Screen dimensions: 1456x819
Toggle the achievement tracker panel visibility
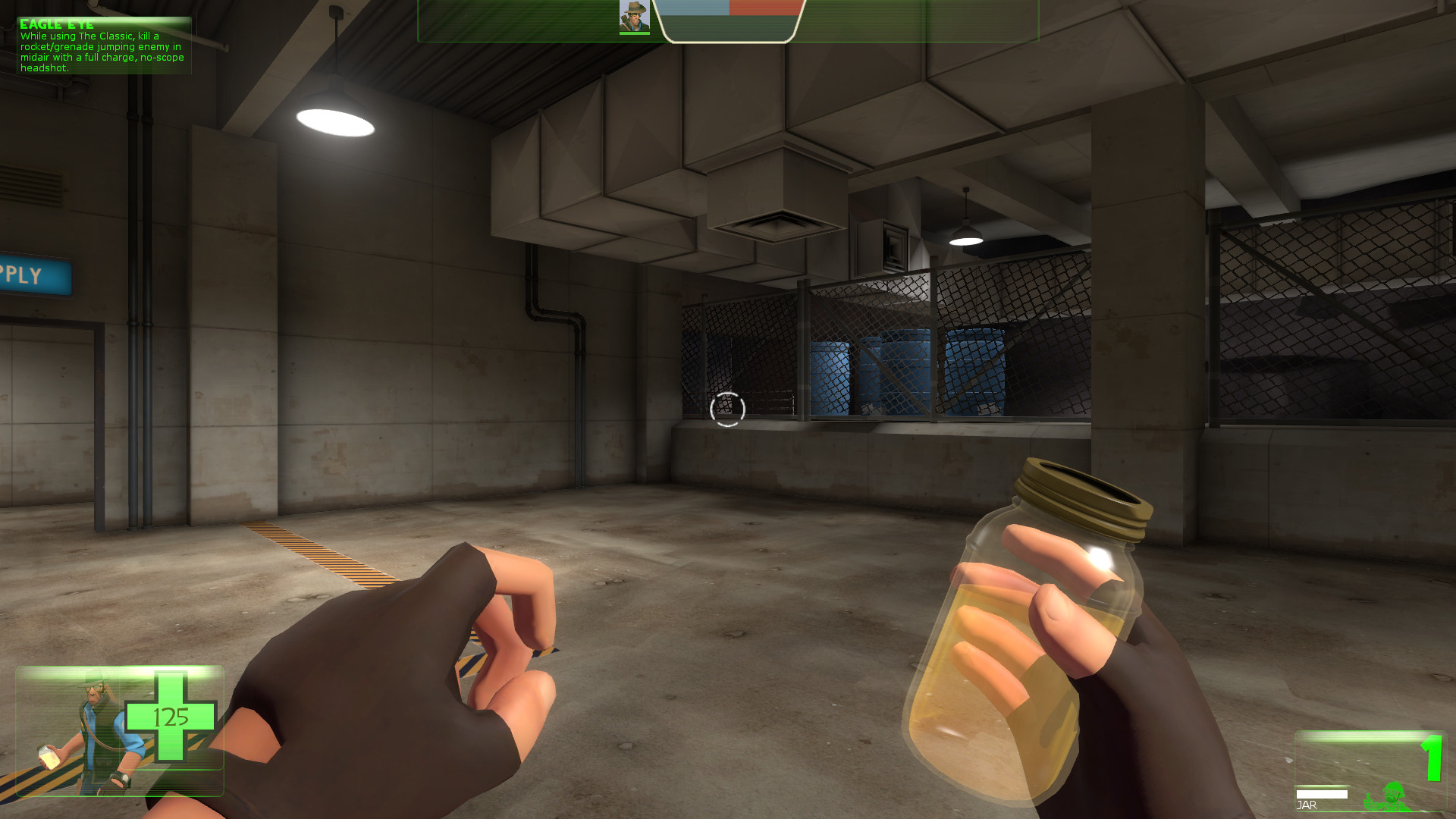[x=104, y=45]
